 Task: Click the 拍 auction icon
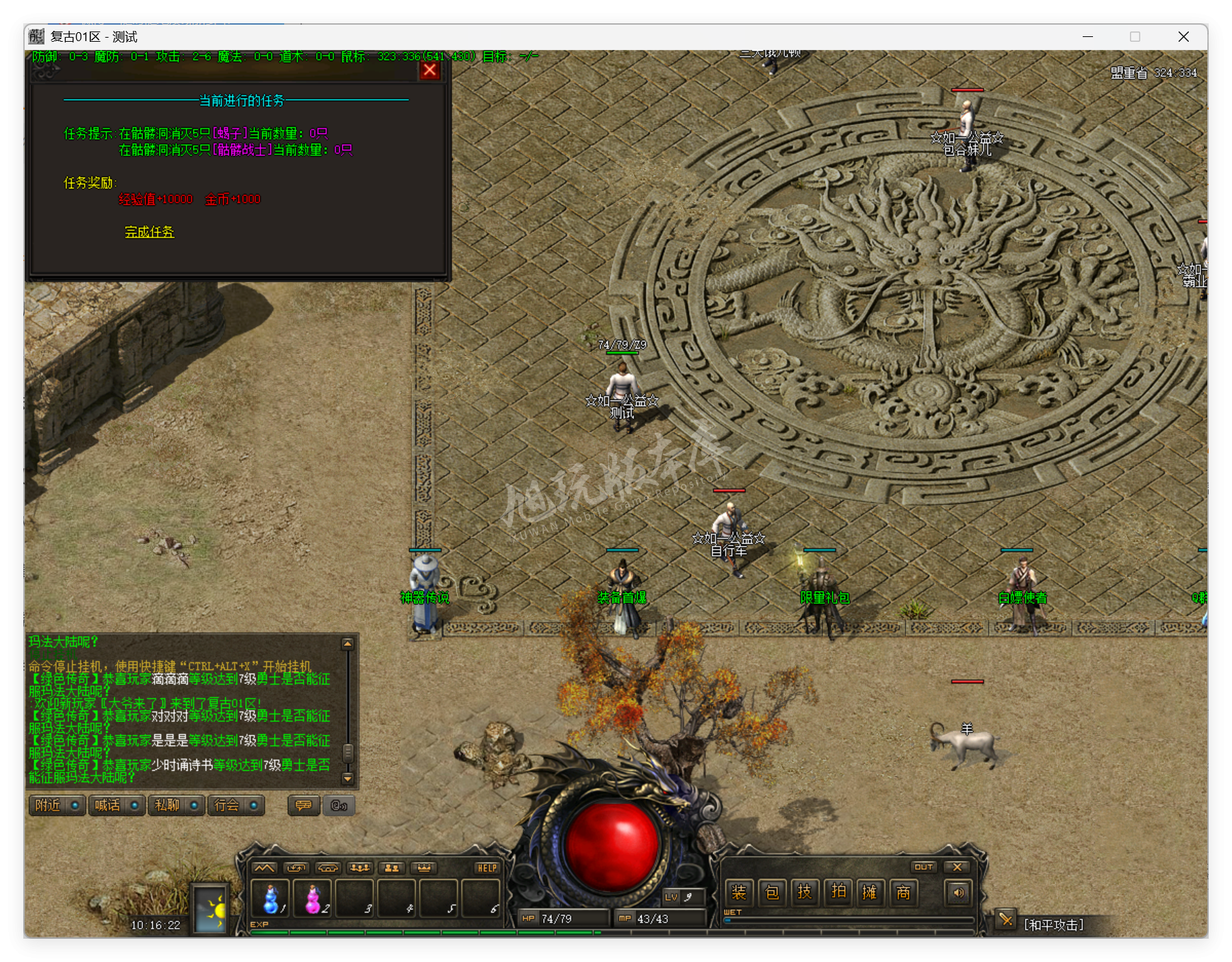839,892
